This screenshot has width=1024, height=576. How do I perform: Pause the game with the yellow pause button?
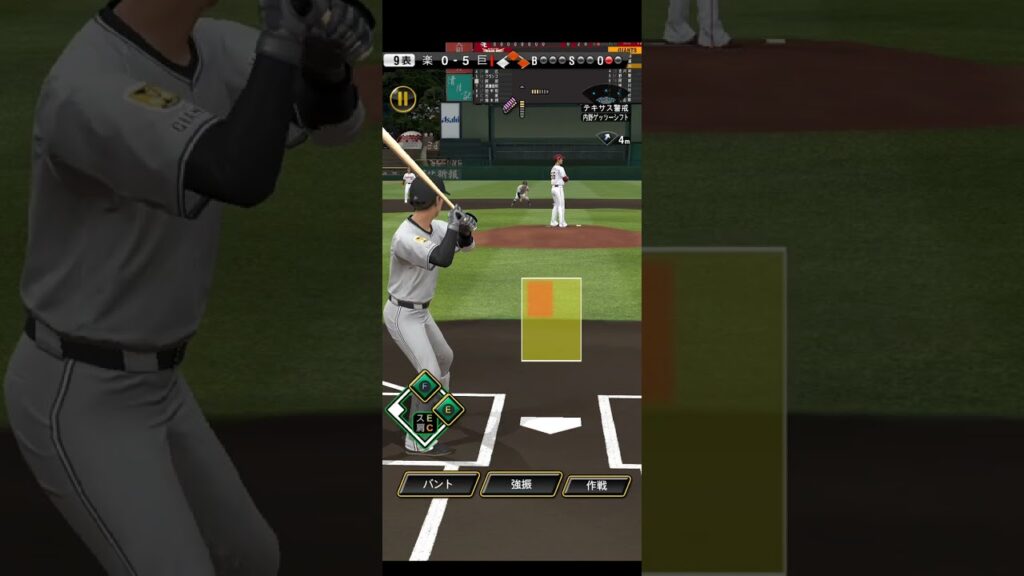pyautogui.click(x=402, y=98)
